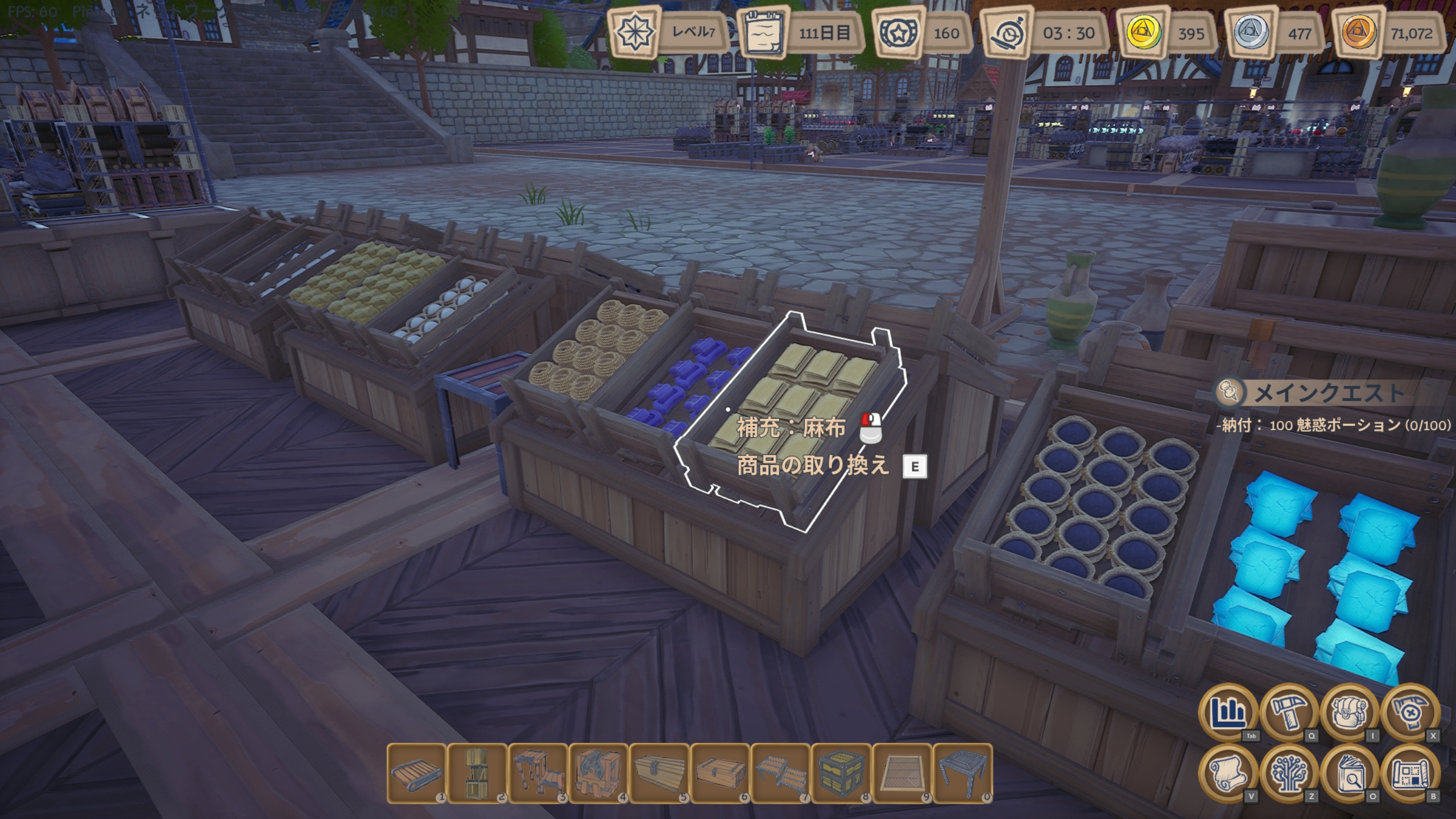
Task: Choose the wooden stairs hotbar slot
Action: [538, 773]
